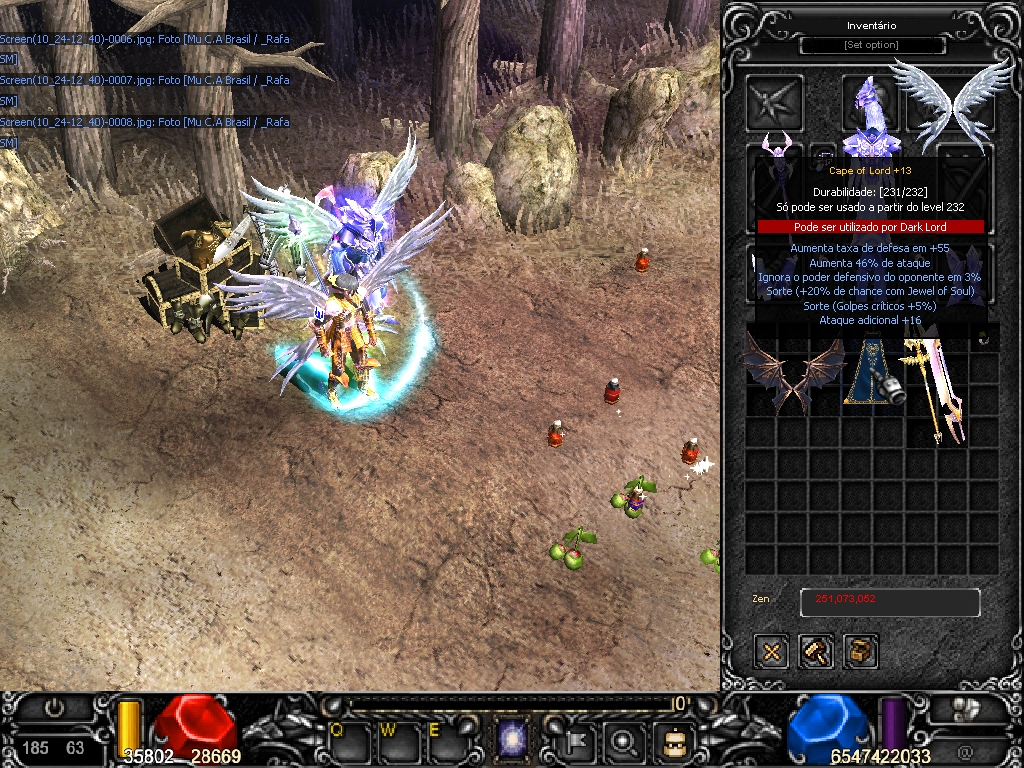
Task: Pick the dark bat wings in inventory
Action: 793,374
